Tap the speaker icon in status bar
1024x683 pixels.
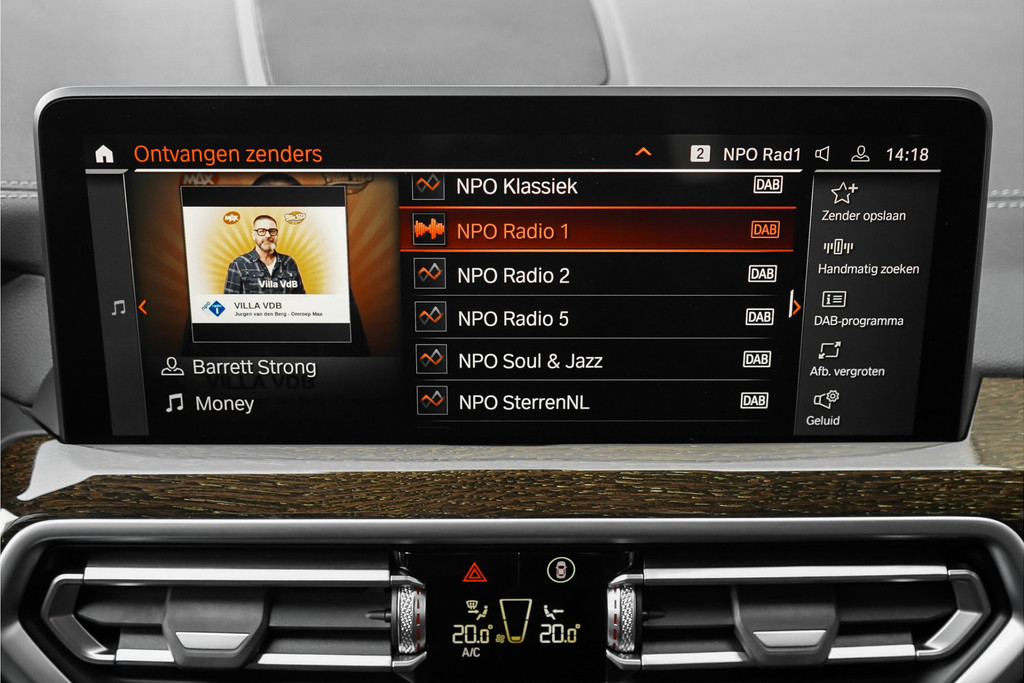[822, 154]
